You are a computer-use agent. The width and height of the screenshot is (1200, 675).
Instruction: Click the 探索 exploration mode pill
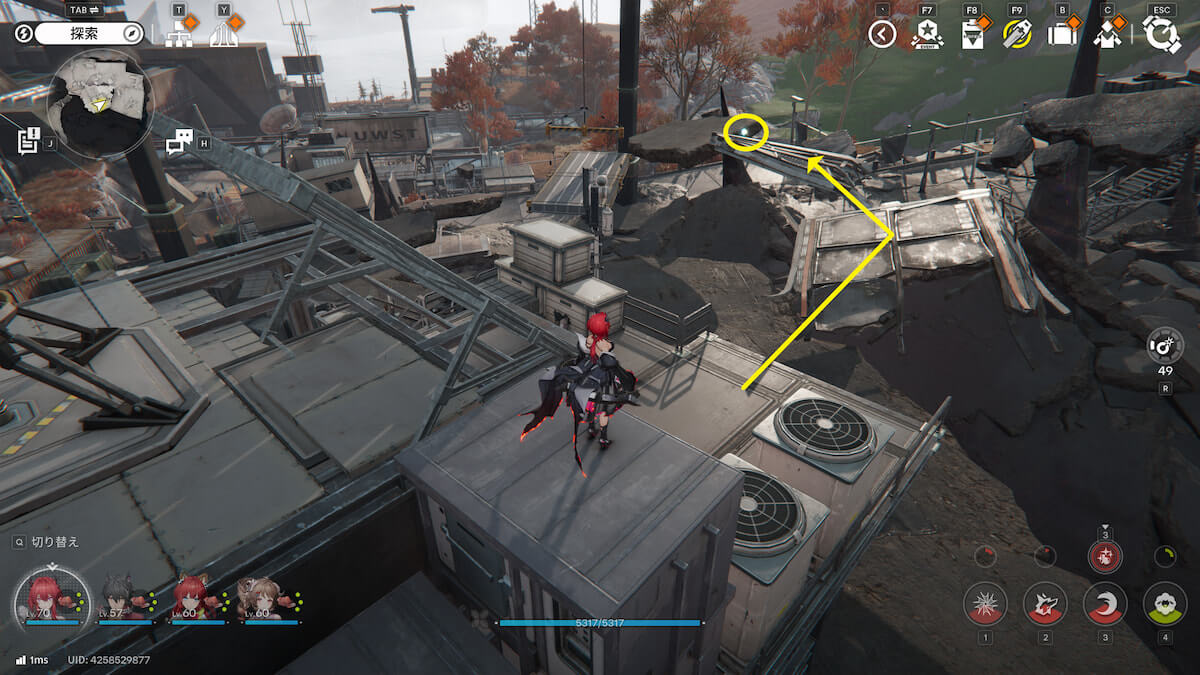(90, 34)
